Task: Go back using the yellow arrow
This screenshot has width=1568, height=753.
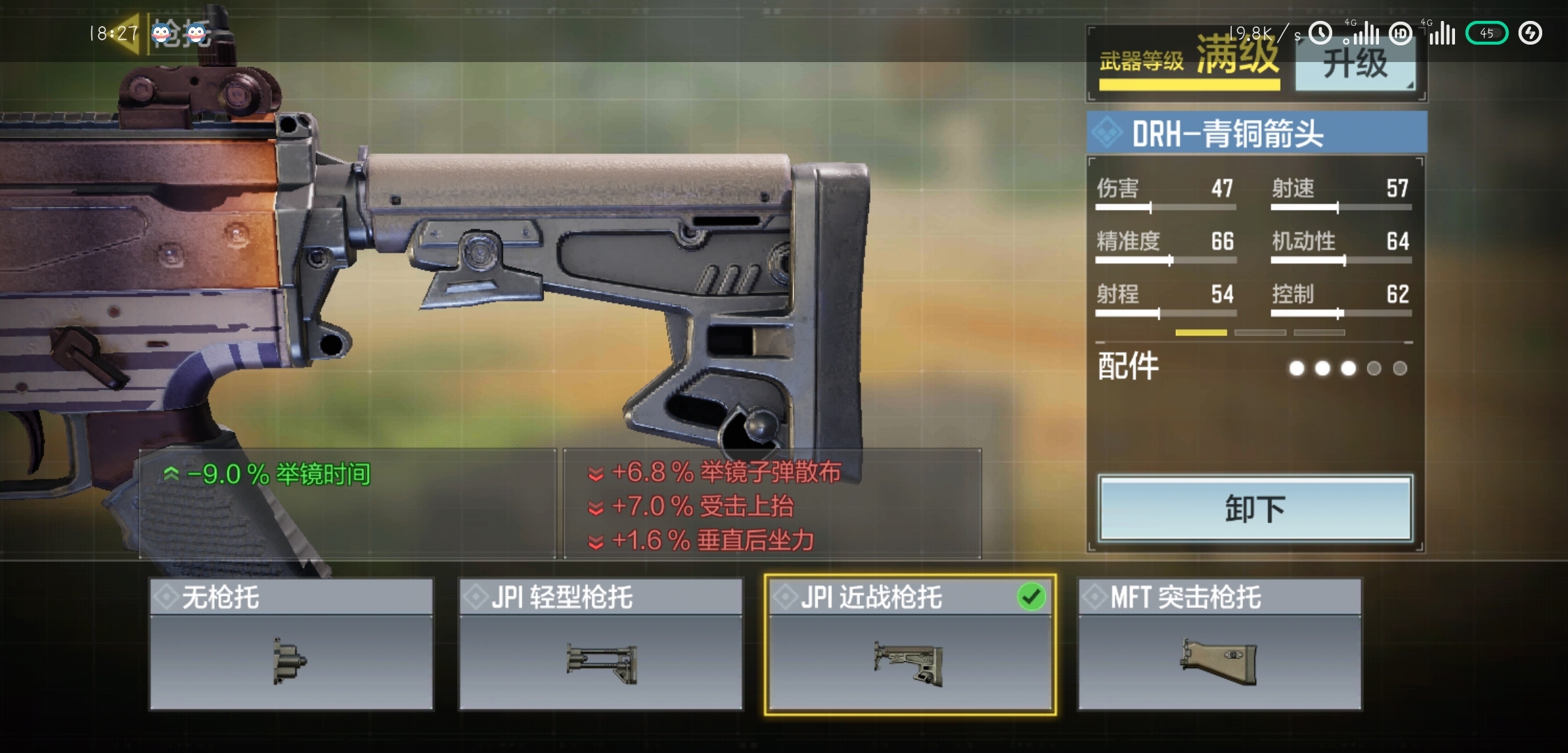Action: coord(128,33)
